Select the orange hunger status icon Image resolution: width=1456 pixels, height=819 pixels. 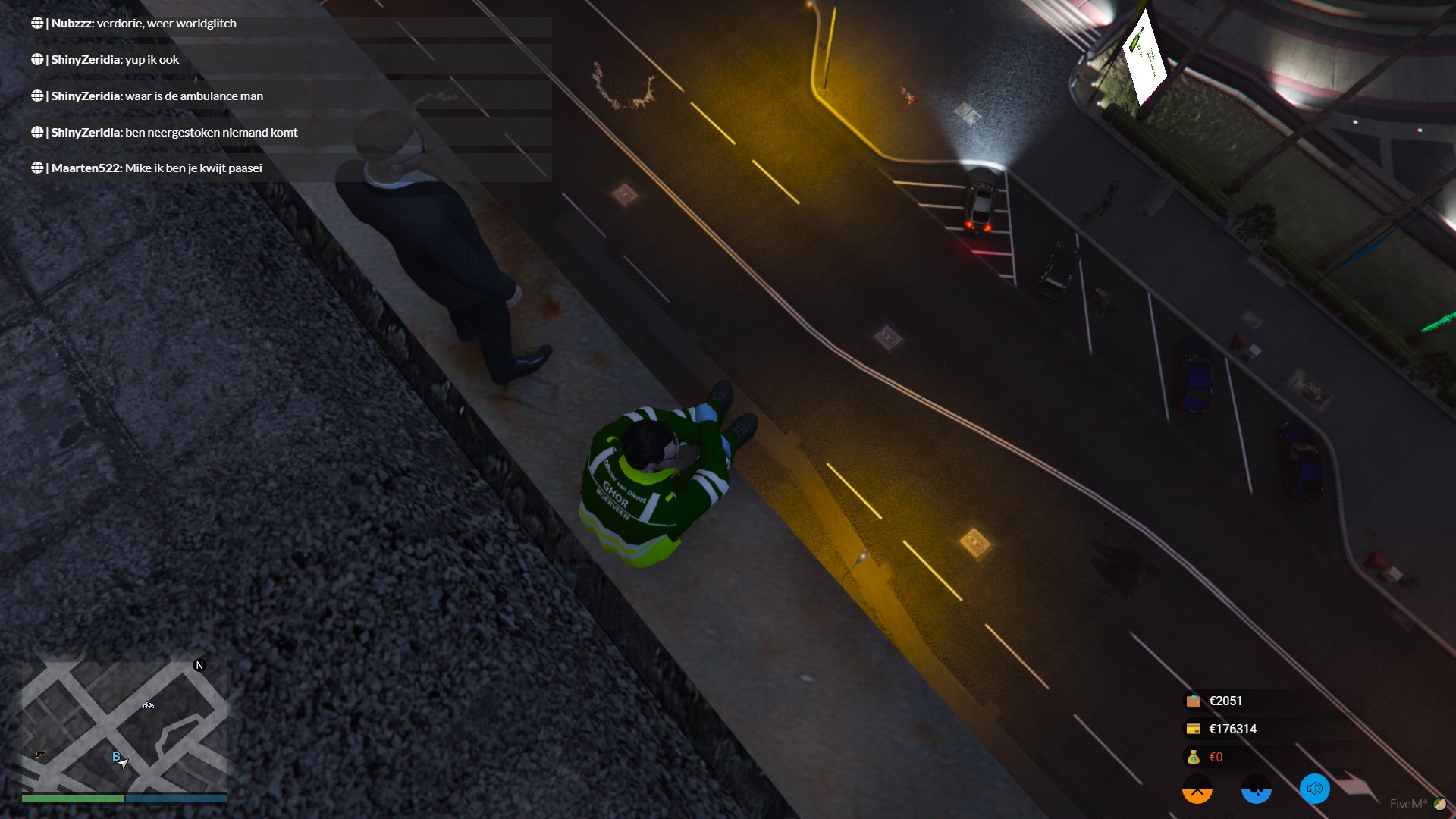tap(1197, 789)
